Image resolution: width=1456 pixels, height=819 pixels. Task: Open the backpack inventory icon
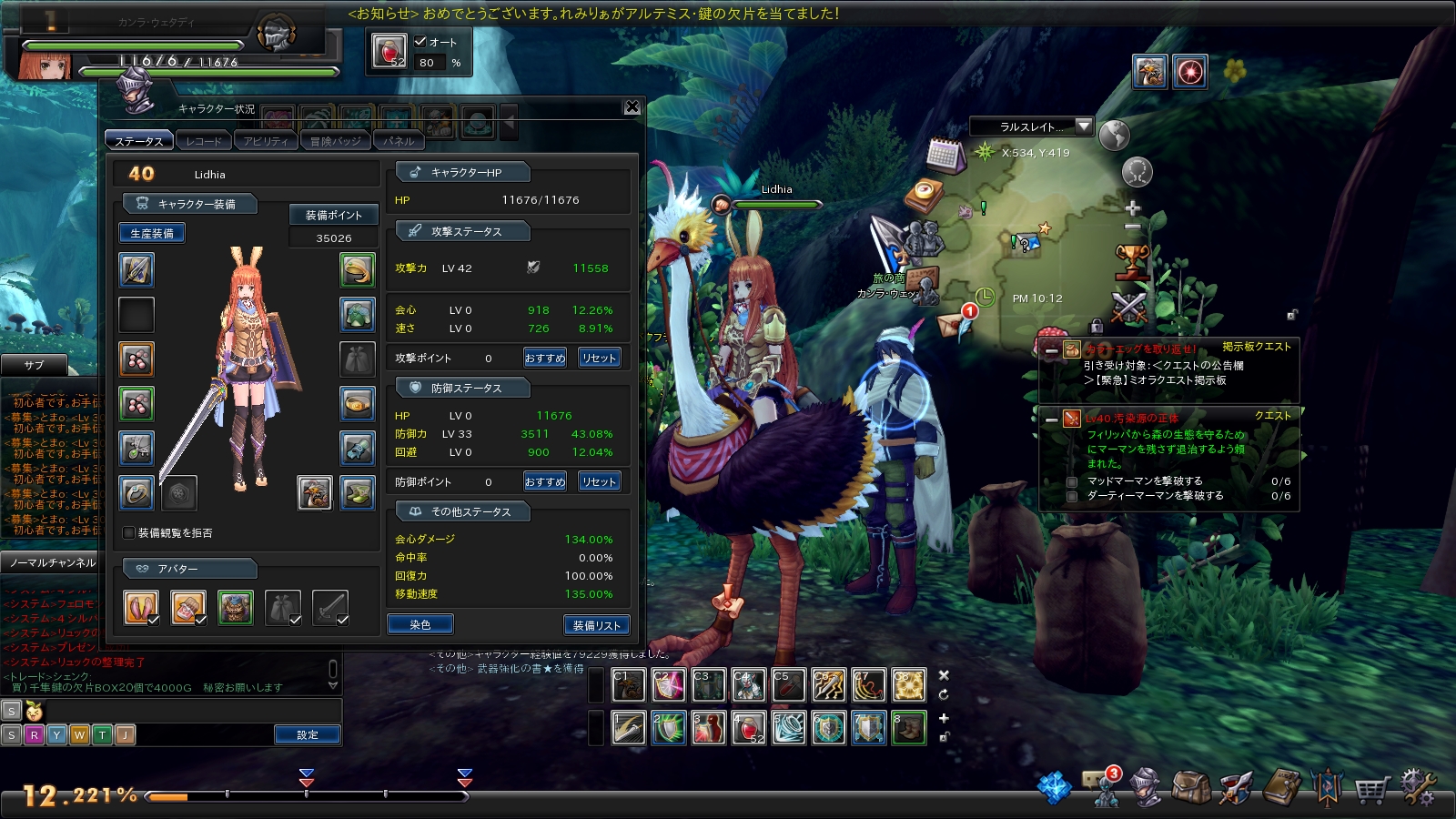click(x=1190, y=788)
